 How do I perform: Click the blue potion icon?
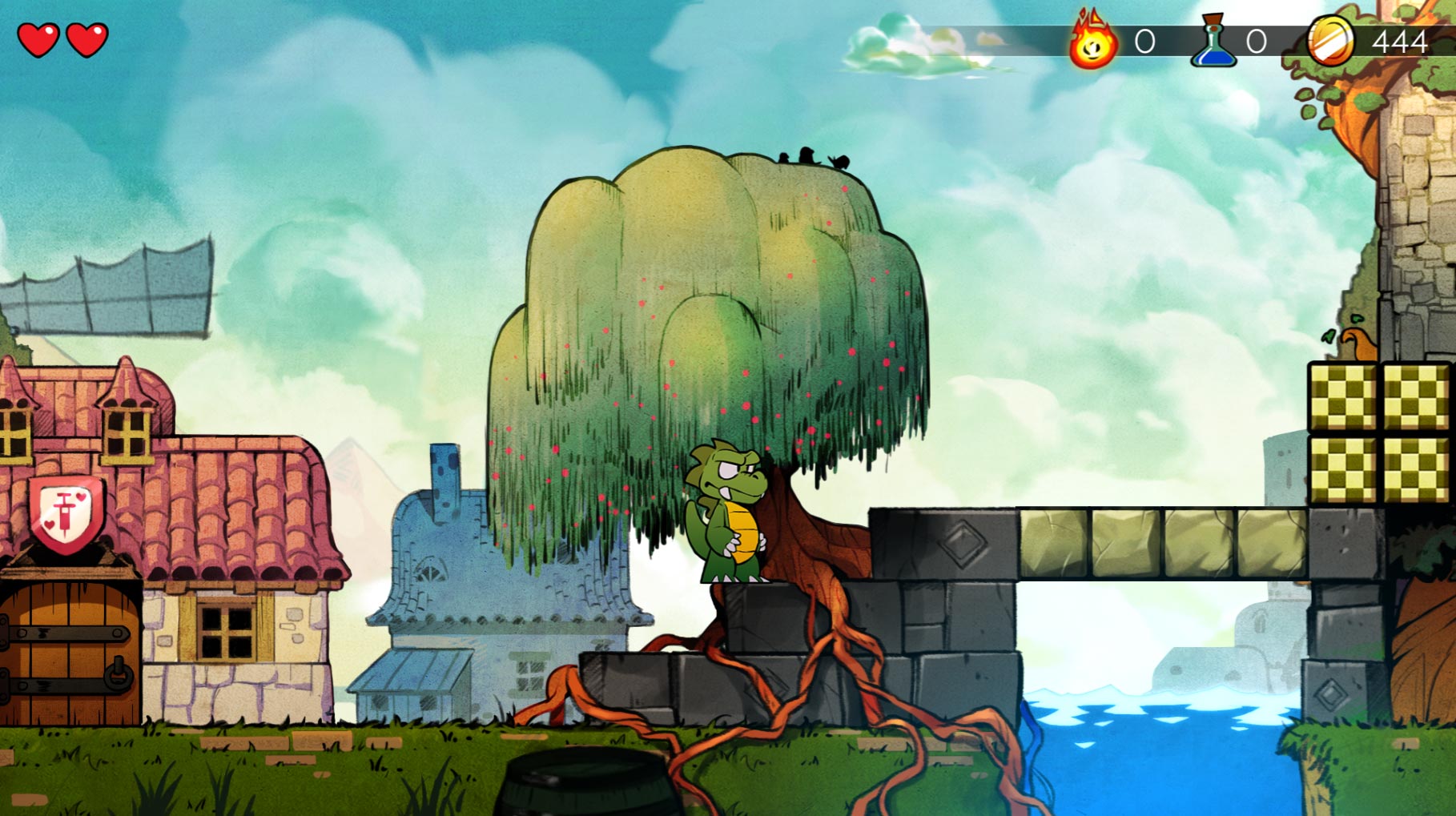1214,42
